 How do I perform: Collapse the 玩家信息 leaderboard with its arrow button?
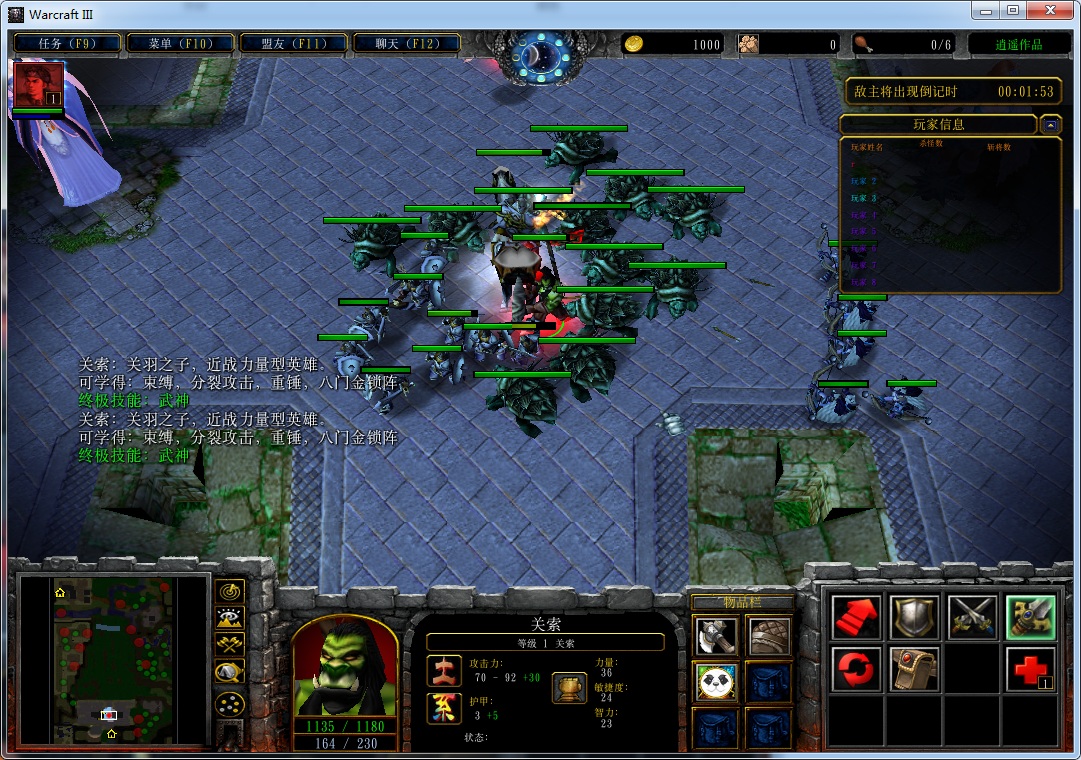click(x=1050, y=125)
